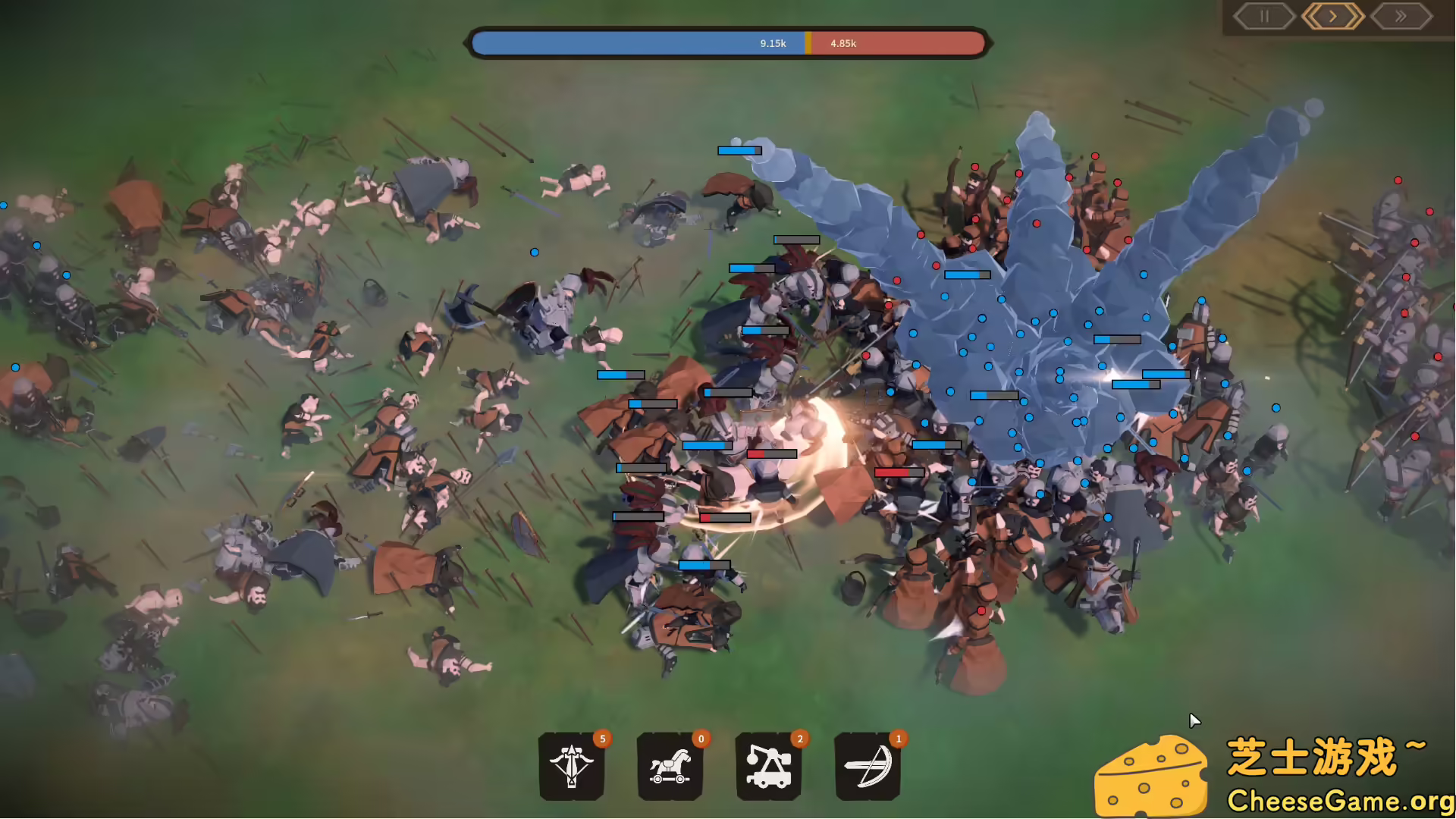The image size is (1456, 819).
Task: Click the zero counter on the trojan horse icon
Action: [700, 739]
